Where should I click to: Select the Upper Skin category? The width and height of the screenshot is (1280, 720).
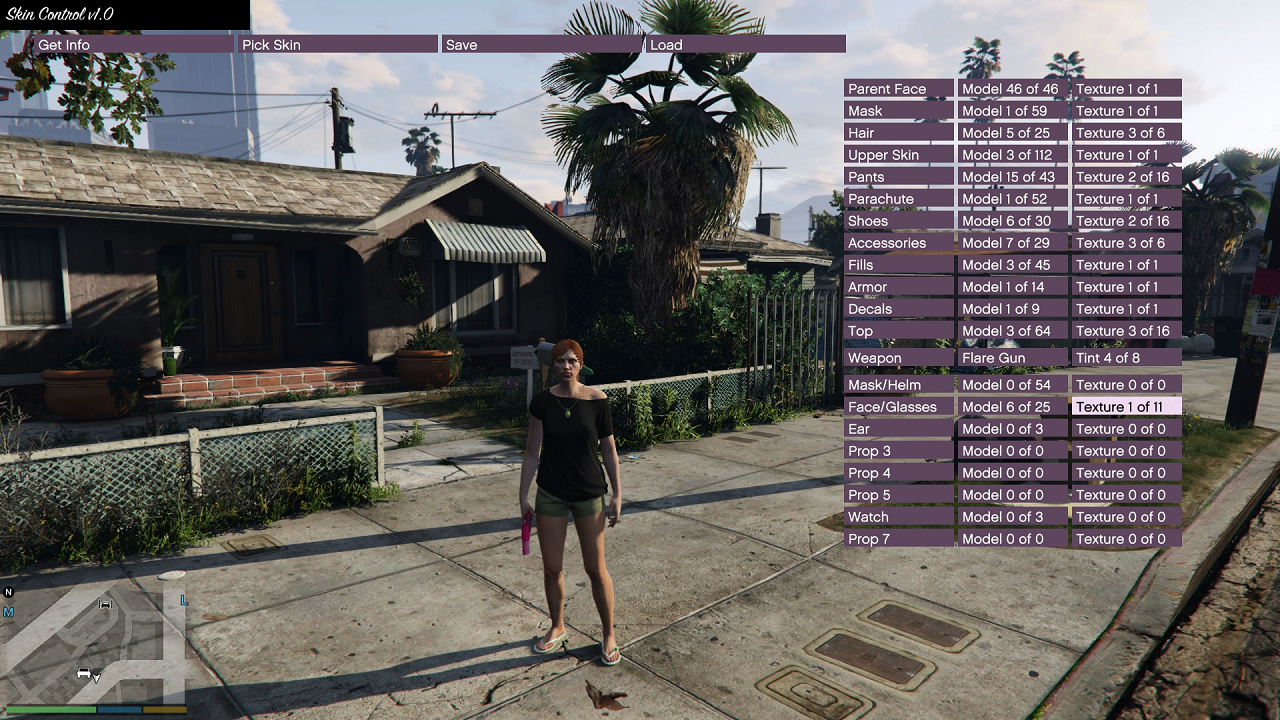point(899,155)
